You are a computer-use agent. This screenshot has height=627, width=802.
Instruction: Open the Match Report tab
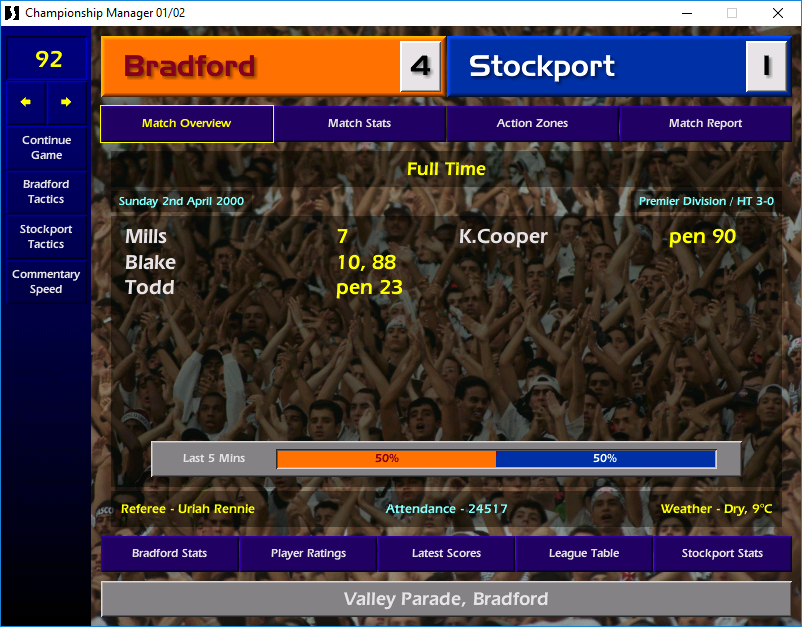(x=705, y=124)
